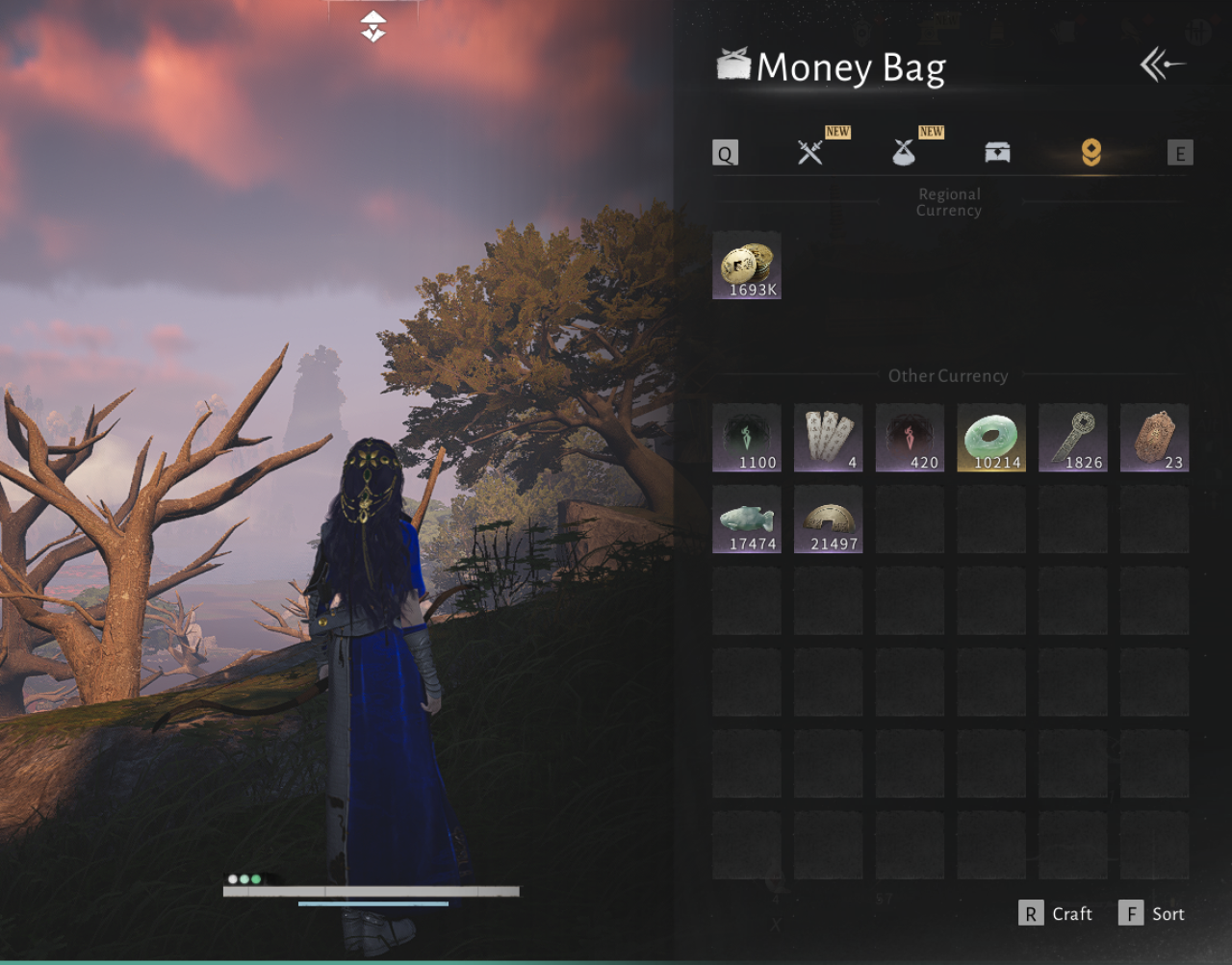
Task: Choose the bronze plaque currency with 23
Action: [1155, 438]
